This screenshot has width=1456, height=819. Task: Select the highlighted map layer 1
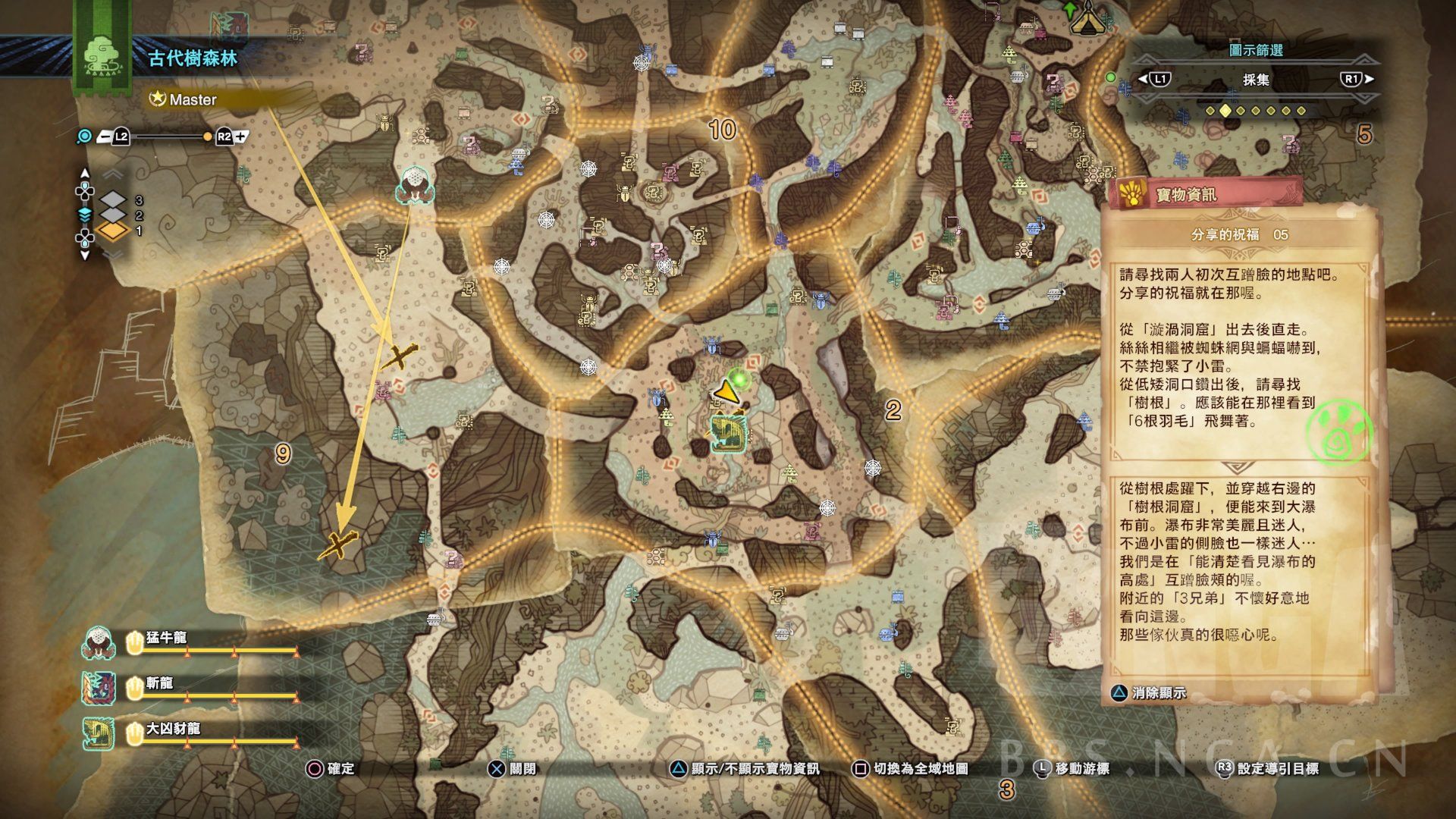point(114,231)
